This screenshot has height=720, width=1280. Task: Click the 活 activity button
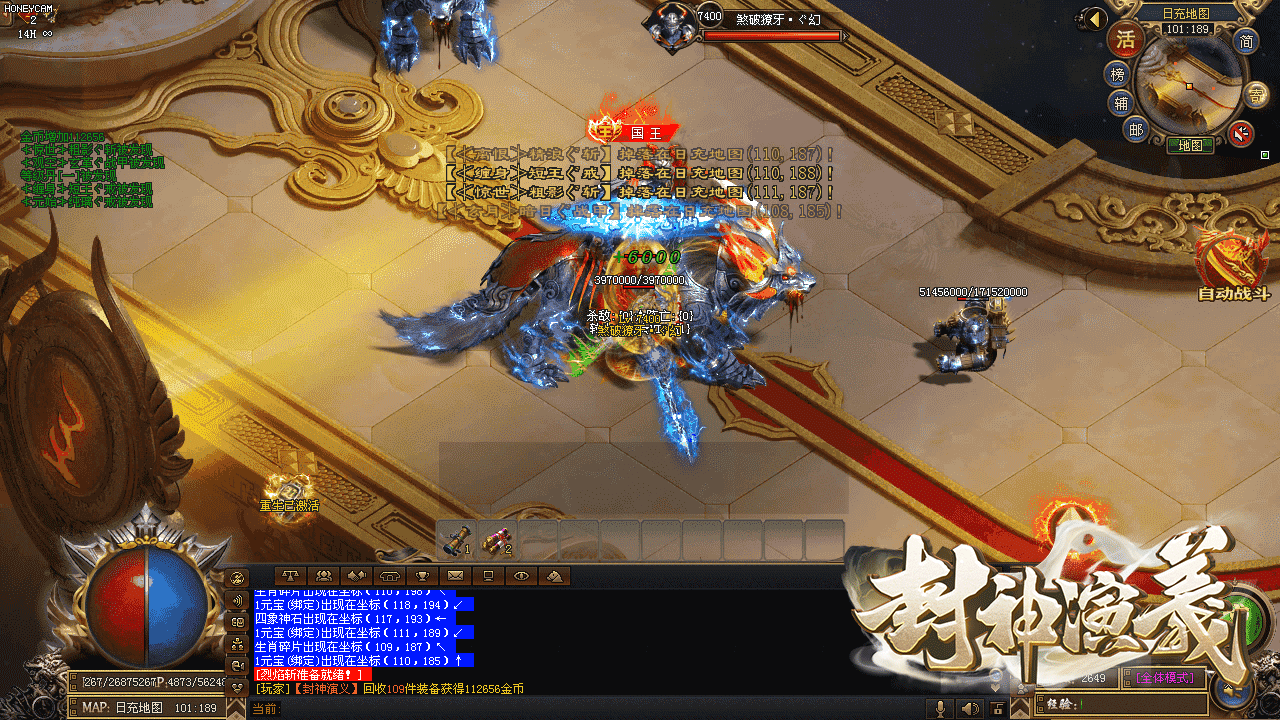click(1125, 40)
